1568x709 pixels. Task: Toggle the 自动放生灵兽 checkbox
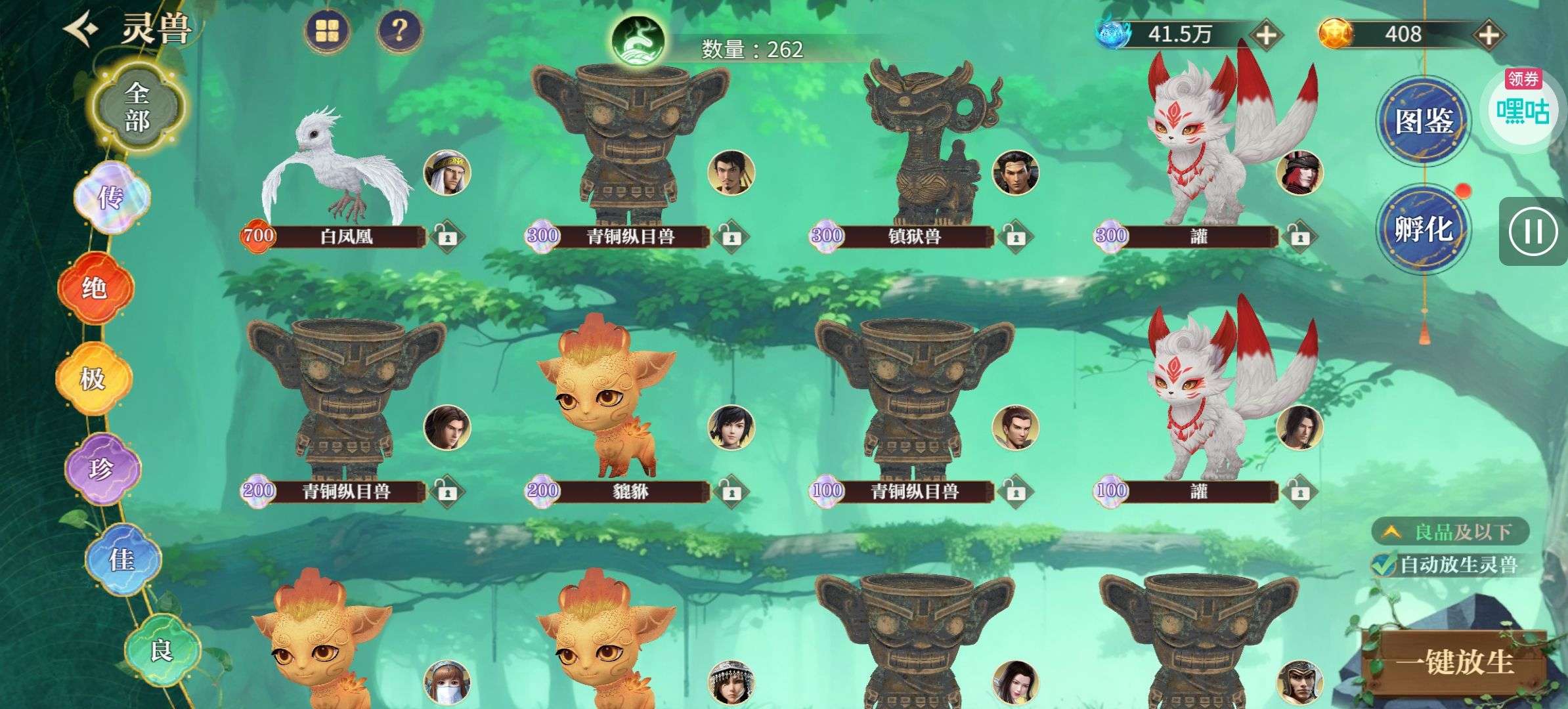pyautogui.click(x=1383, y=565)
